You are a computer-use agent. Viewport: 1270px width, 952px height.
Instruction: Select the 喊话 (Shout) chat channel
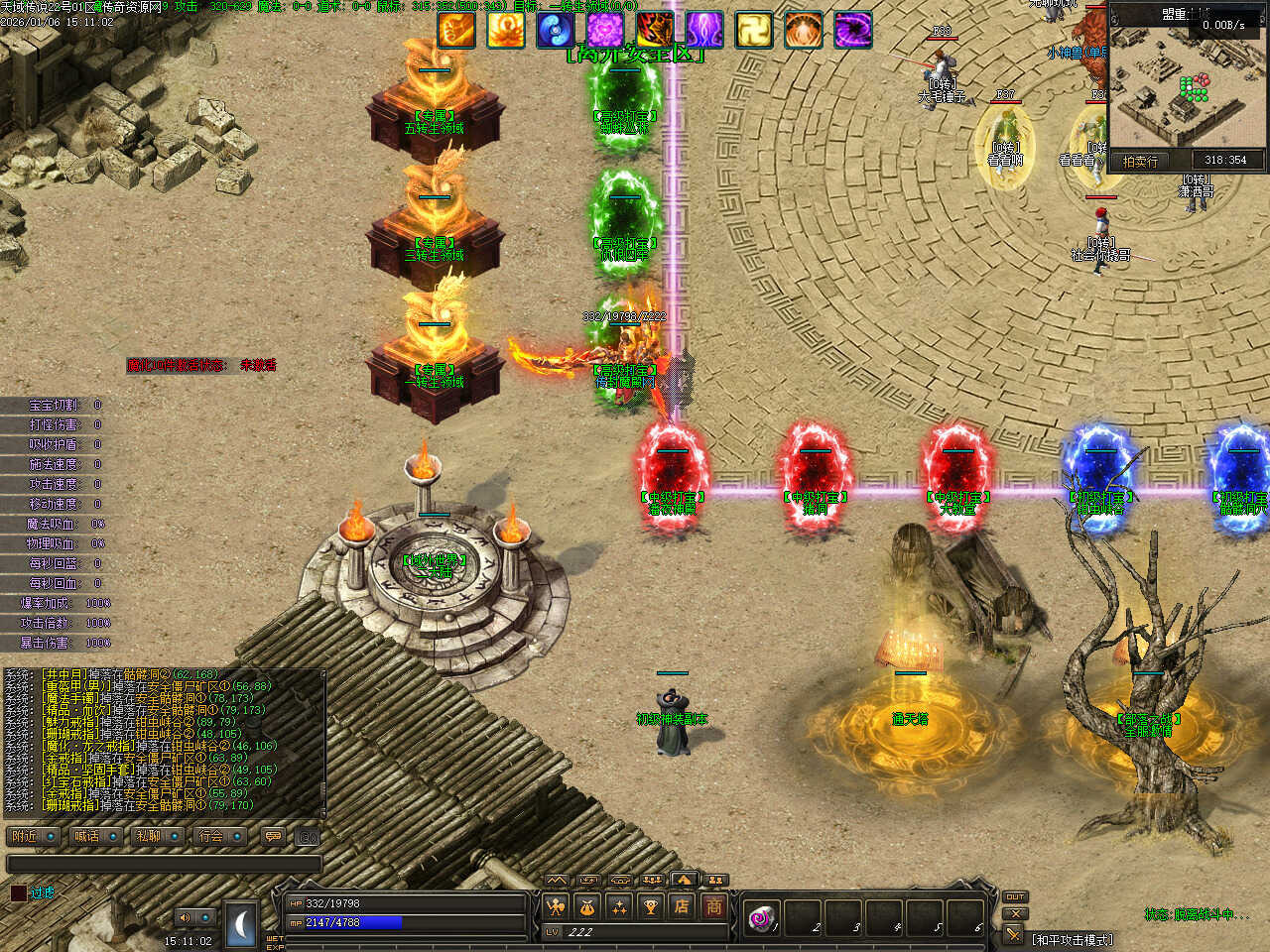point(86,836)
